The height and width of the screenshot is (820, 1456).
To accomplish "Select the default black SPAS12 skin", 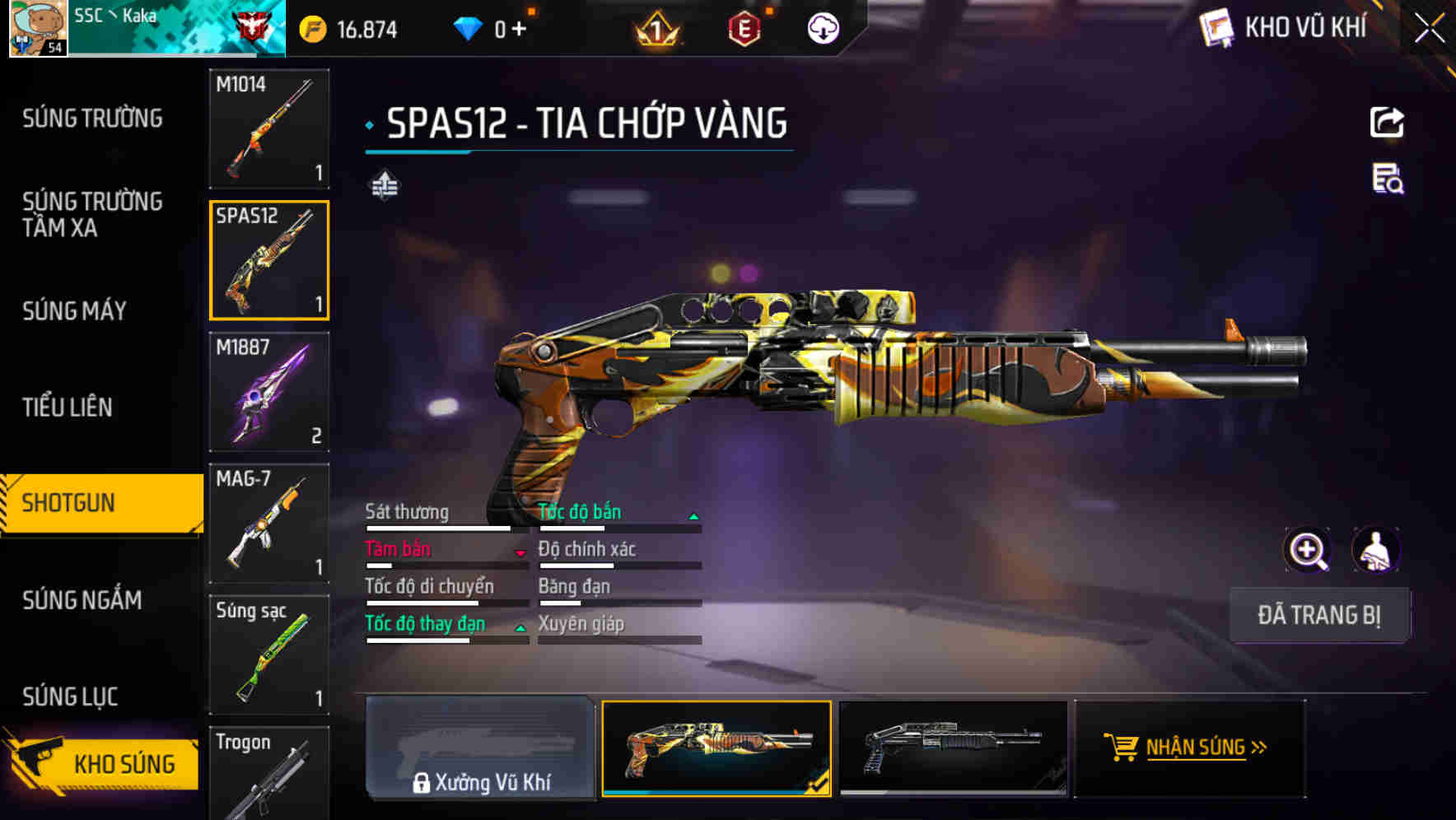I will [953, 748].
